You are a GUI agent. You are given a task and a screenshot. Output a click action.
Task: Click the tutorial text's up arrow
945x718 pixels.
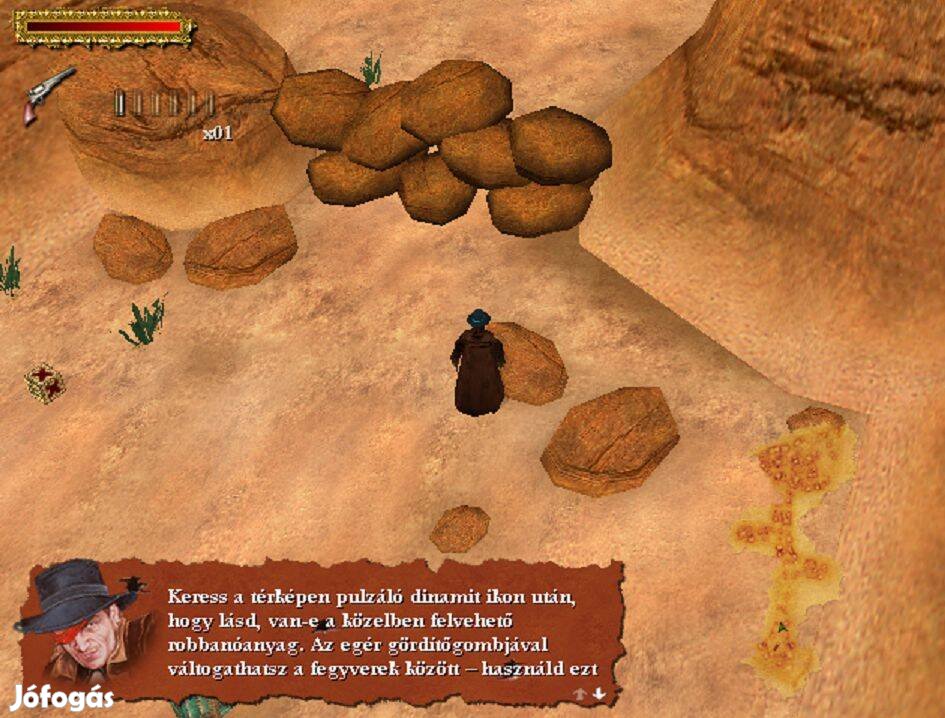579,693
